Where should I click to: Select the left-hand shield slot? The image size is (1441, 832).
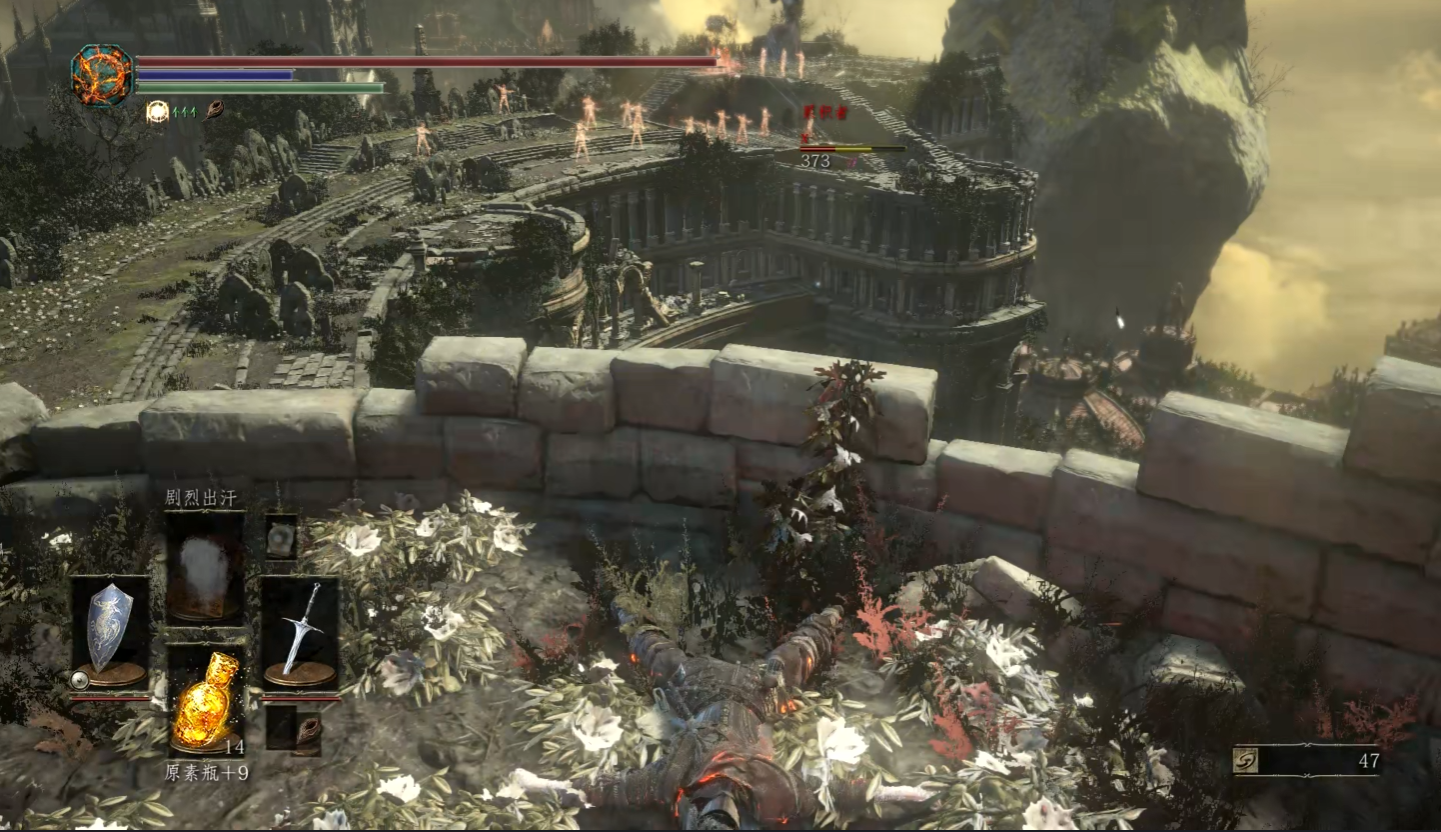[x=110, y=632]
